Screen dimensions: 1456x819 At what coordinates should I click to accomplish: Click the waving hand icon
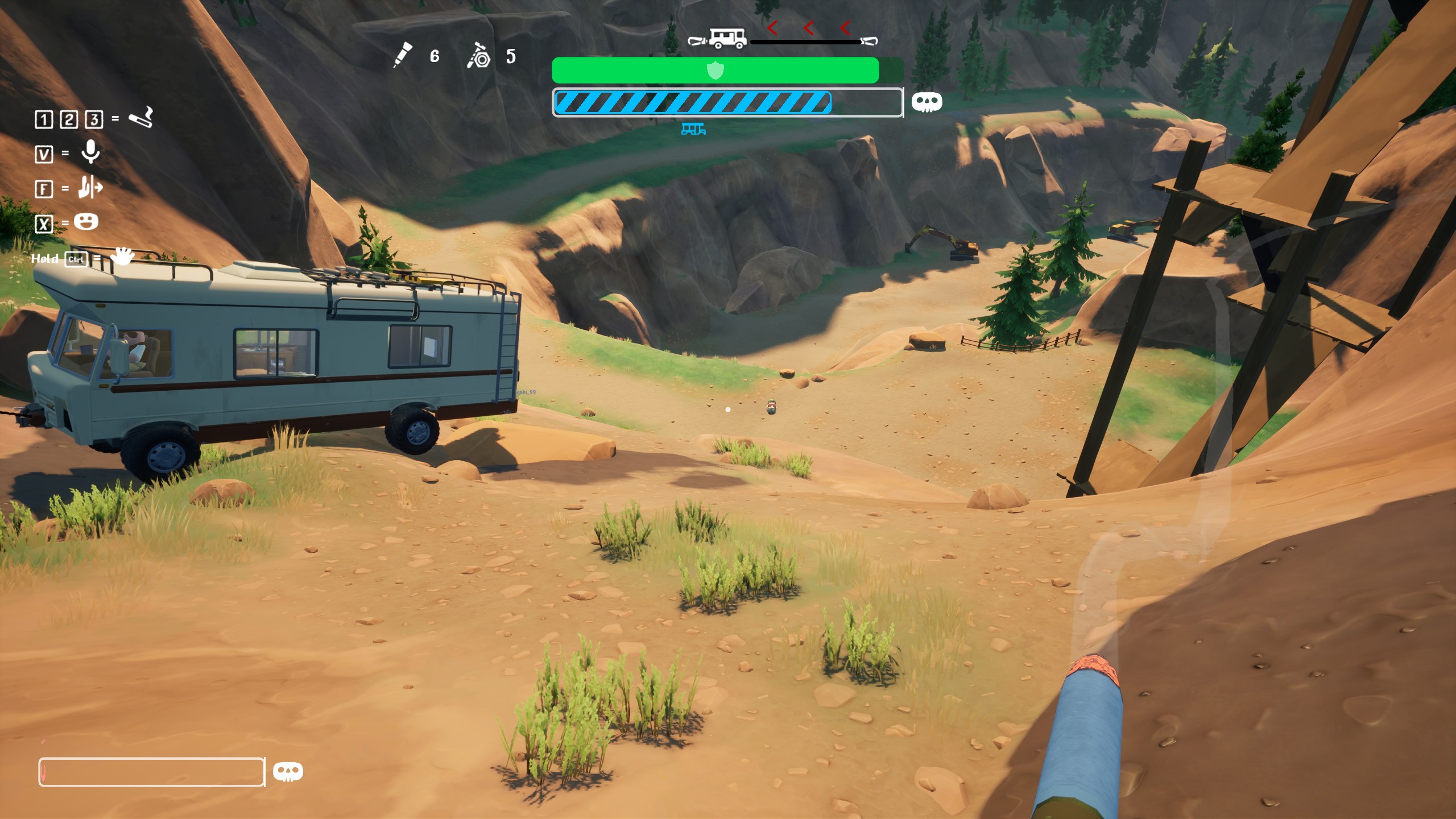click(122, 257)
